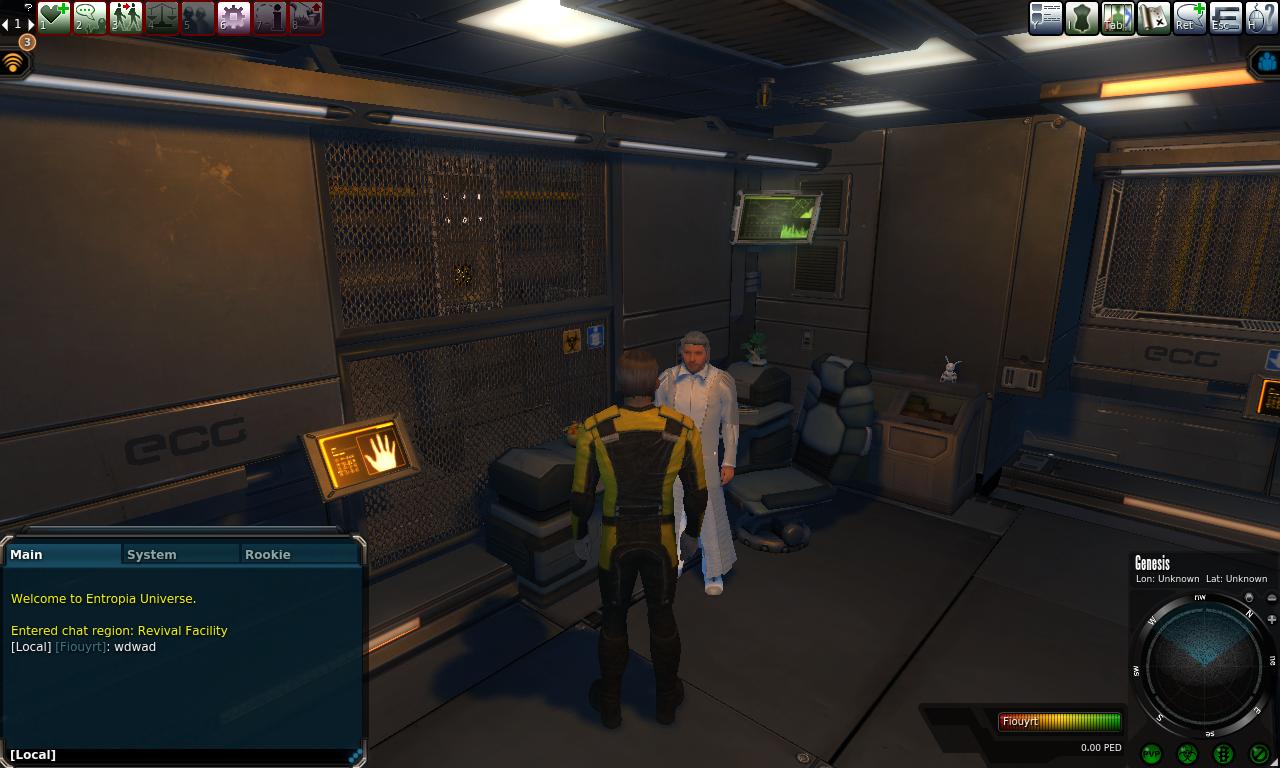Select the two-walkers trade action in slot 3

(x=126, y=17)
